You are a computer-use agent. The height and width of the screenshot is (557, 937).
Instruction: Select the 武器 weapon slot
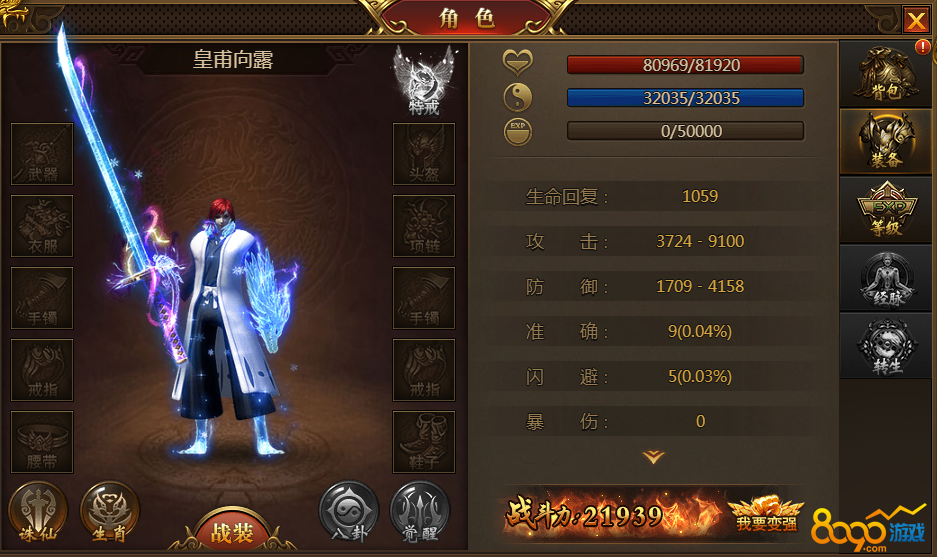(x=42, y=154)
